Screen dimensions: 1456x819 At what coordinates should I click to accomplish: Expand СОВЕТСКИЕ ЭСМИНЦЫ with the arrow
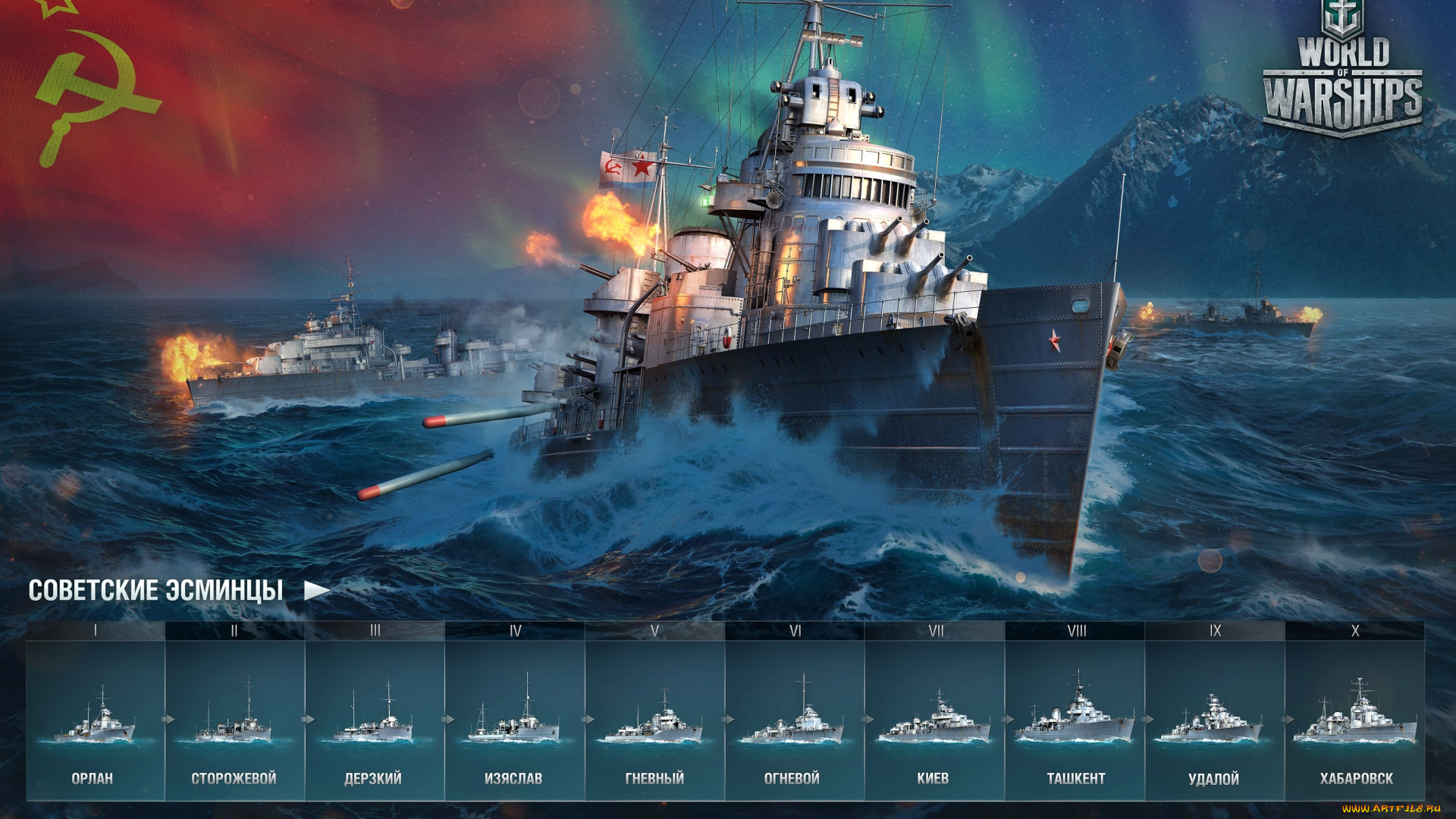319,589
